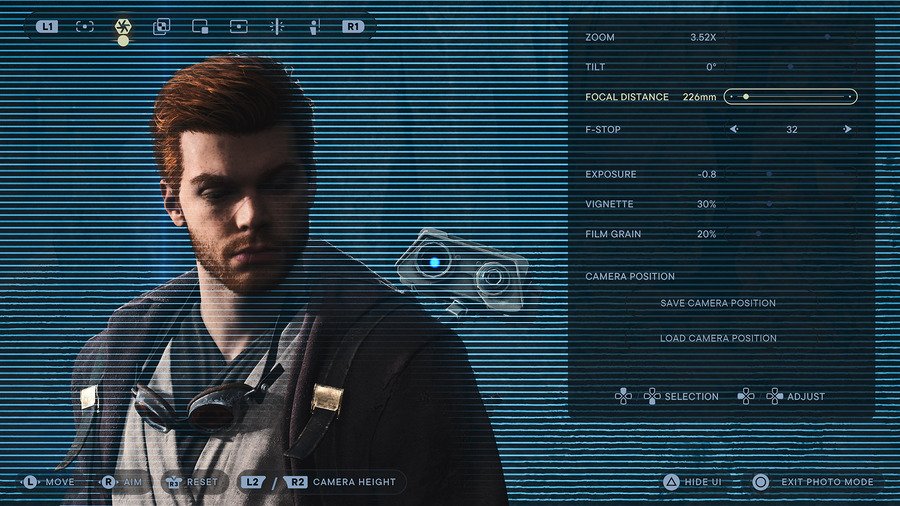The image size is (900, 506).
Task: Open the rectangle with center dot tab
Action: click(238, 26)
